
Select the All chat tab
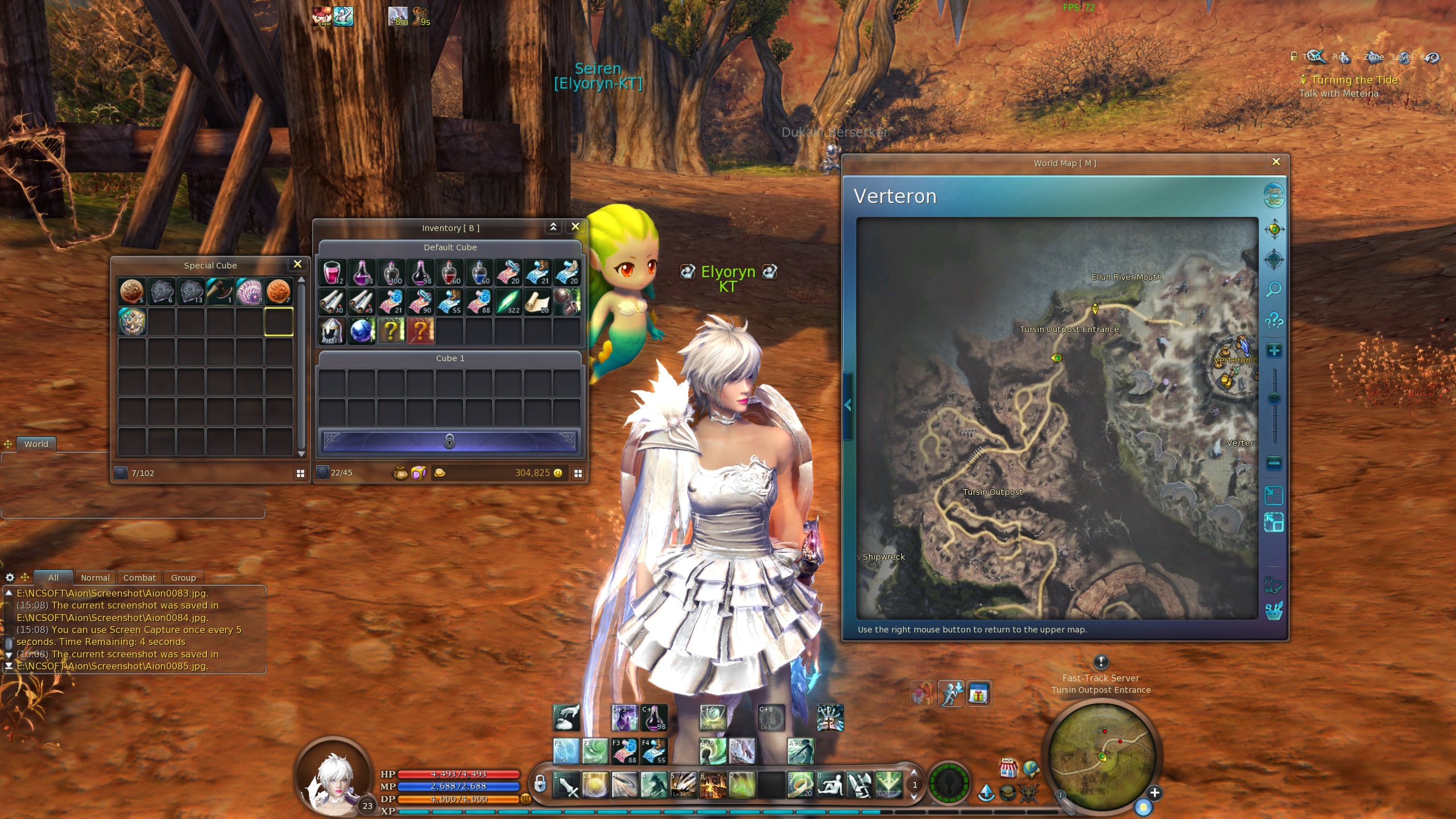tap(53, 577)
